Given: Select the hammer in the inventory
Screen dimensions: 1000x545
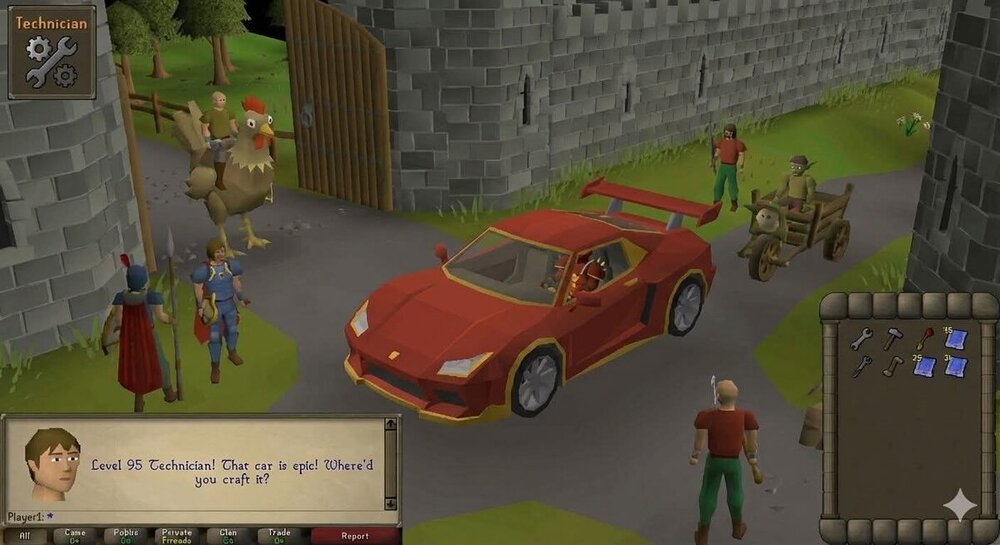Looking at the screenshot, I should coord(893,340).
